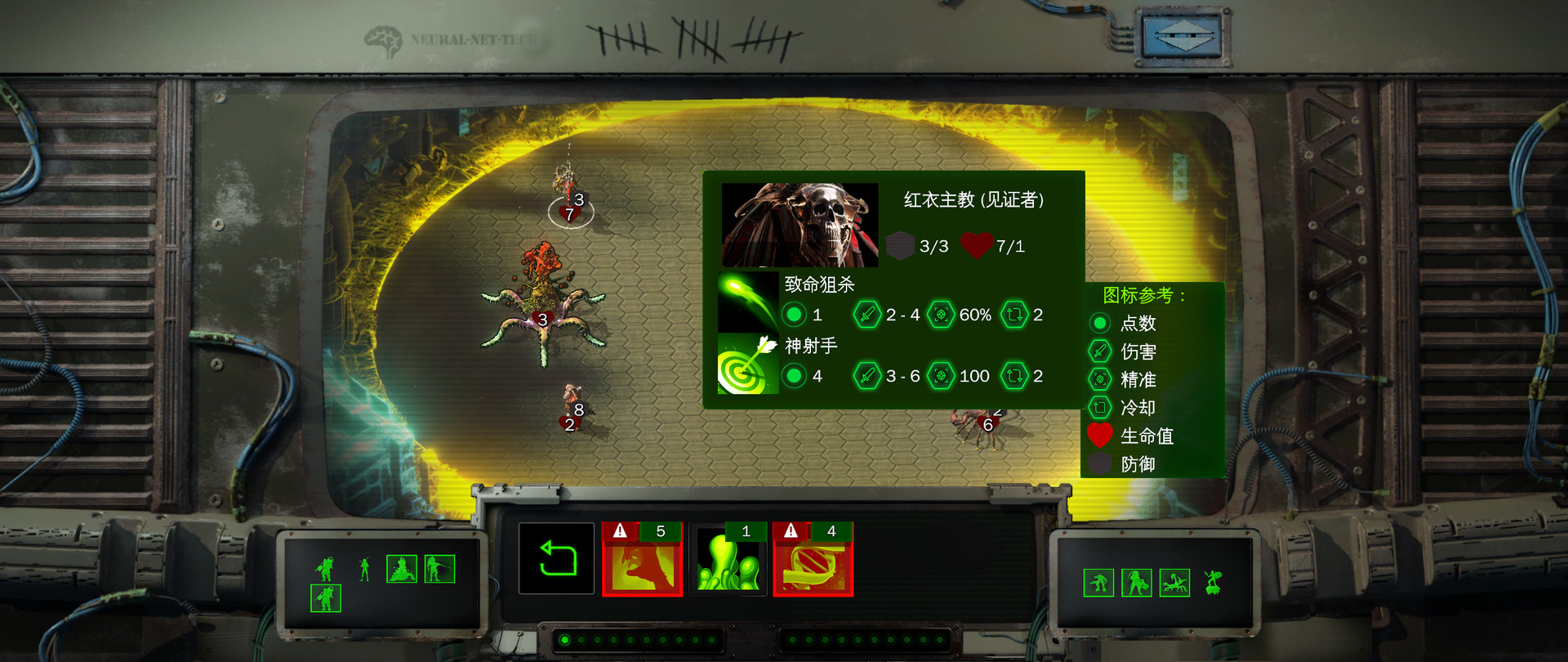Screen dimensions: 1568x662
Task: Choose the red DNA helix ability costing 4
Action: [x=813, y=559]
